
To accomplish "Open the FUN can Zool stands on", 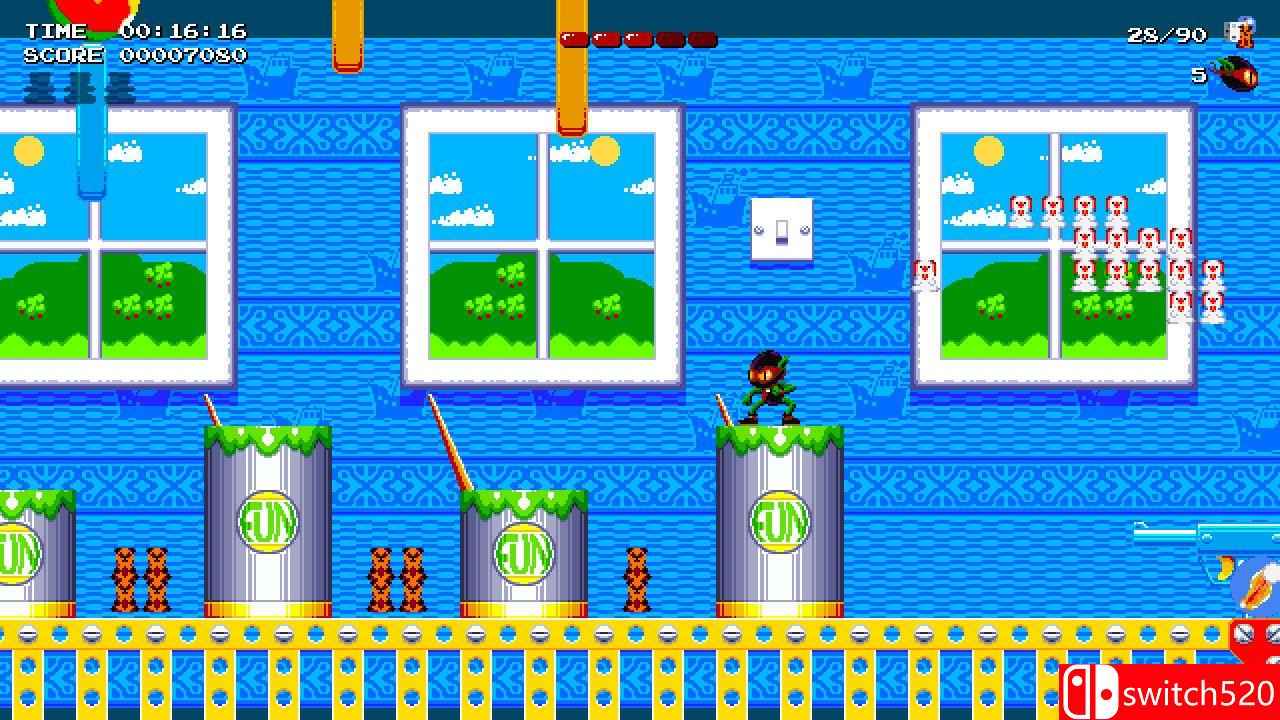I will [x=780, y=520].
